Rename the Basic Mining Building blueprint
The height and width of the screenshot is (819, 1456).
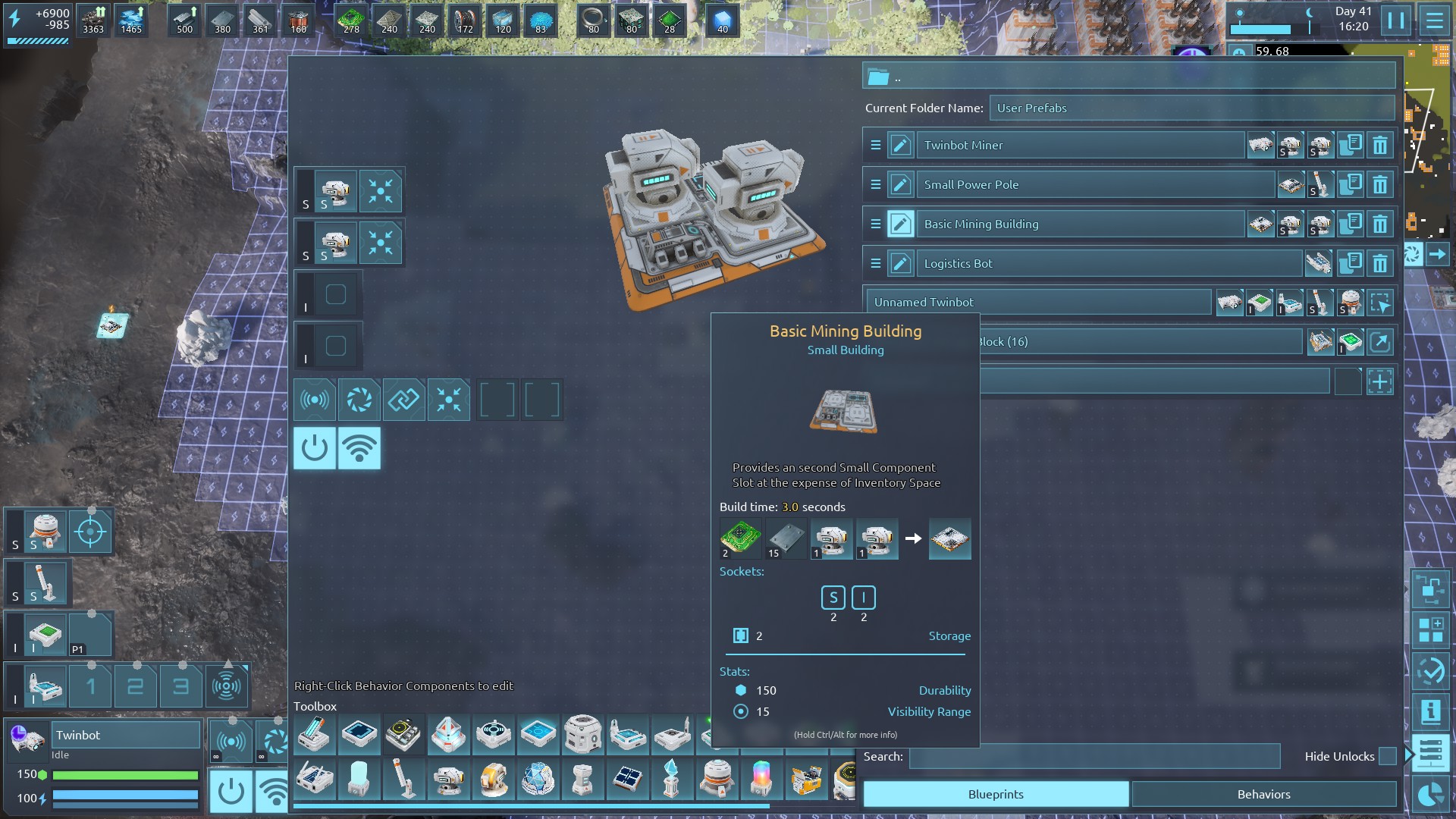(900, 224)
